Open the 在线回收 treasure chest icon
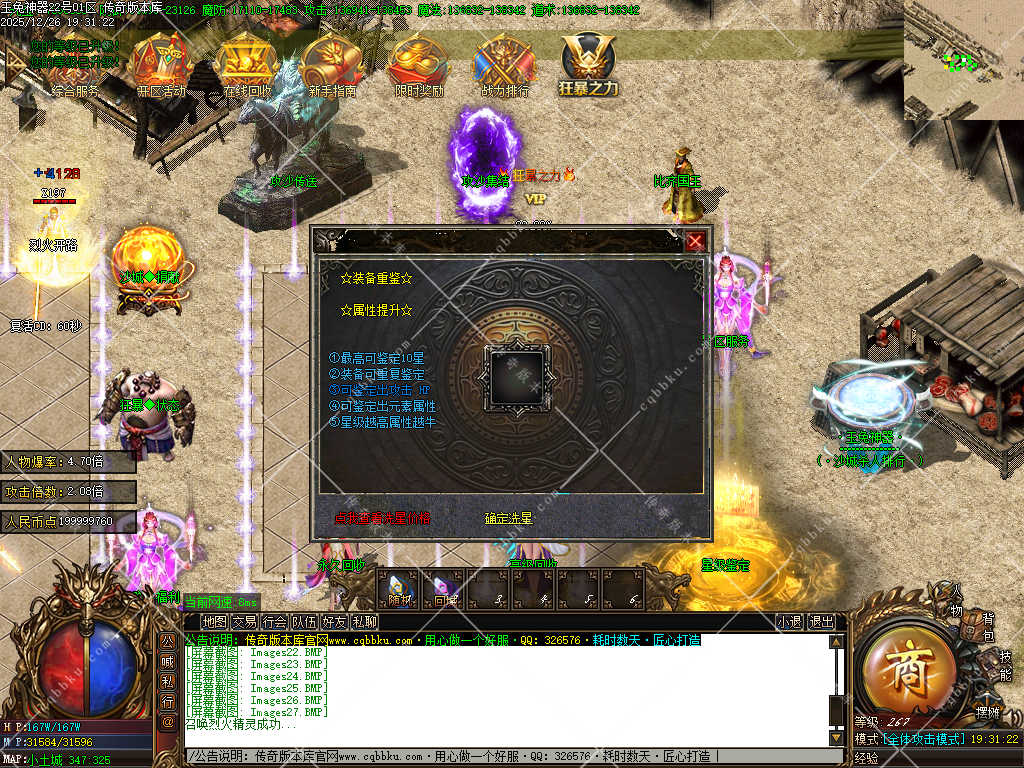Image resolution: width=1024 pixels, height=768 pixels. (x=247, y=65)
